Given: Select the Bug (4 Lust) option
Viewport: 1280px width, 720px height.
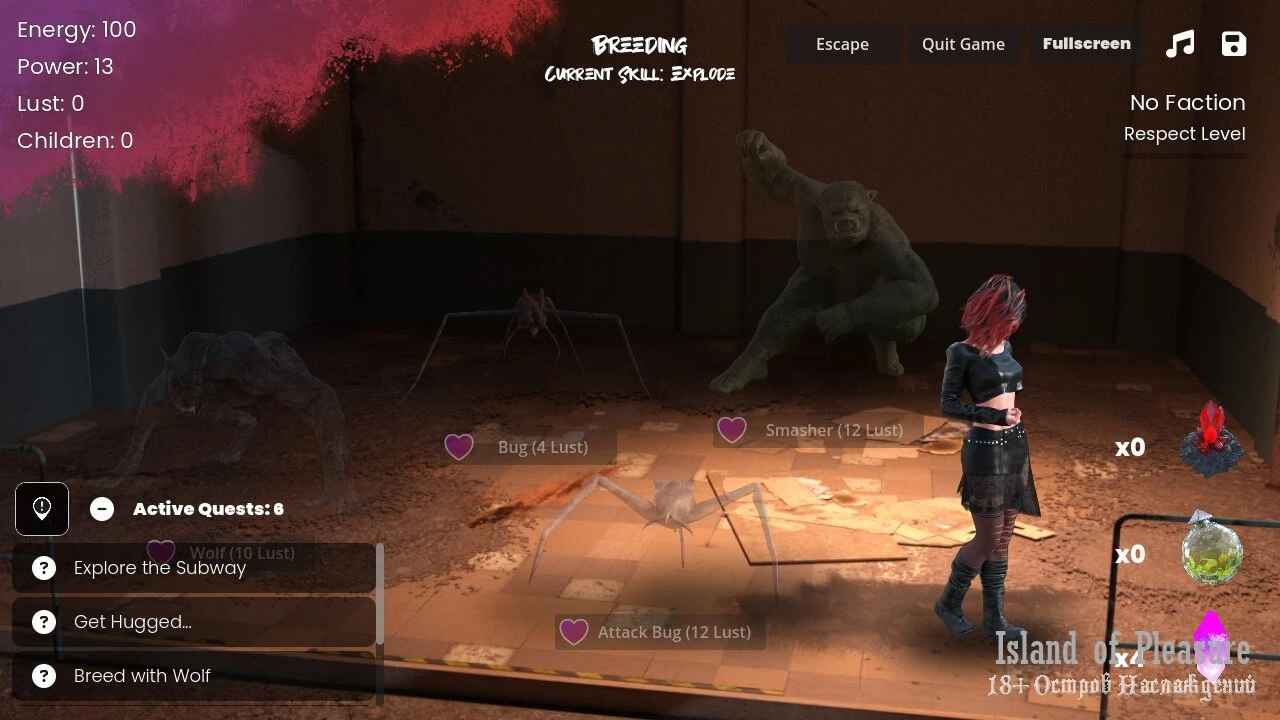Looking at the screenshot, I should click(530, 447).
